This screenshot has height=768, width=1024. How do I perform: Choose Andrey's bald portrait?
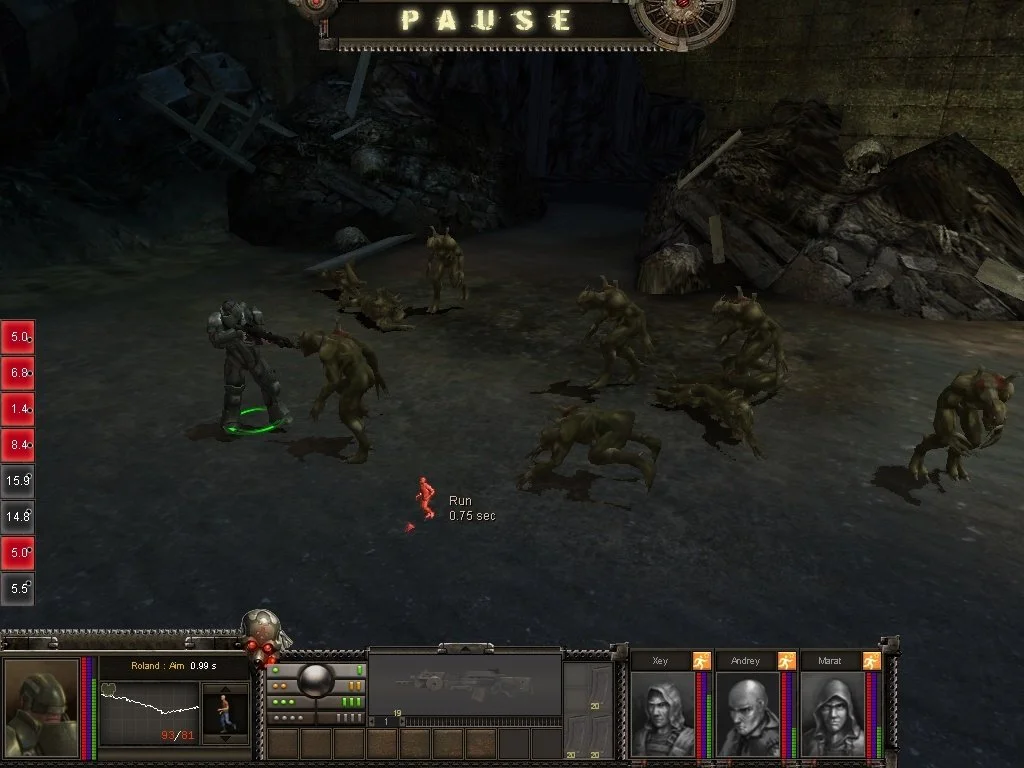click(x=746, y=714)
